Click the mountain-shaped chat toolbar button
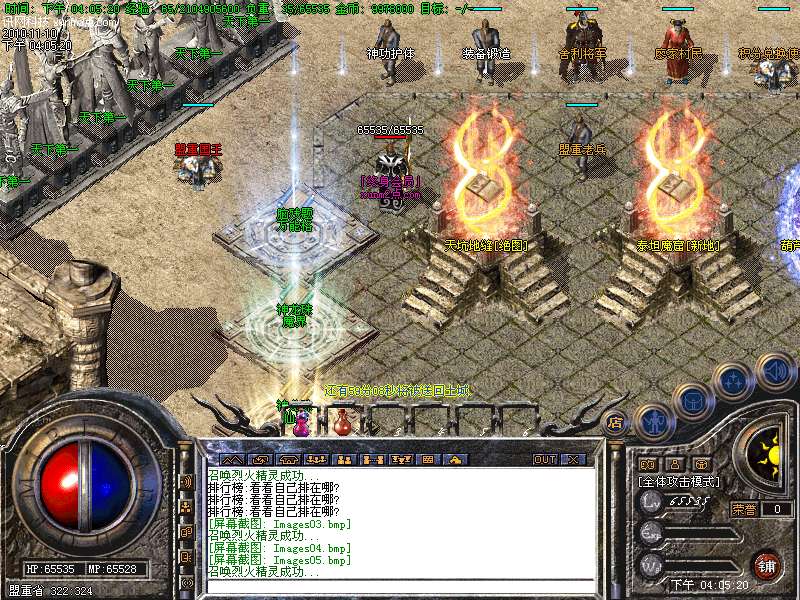Screen dimensions: 800x600 [230, 459]
